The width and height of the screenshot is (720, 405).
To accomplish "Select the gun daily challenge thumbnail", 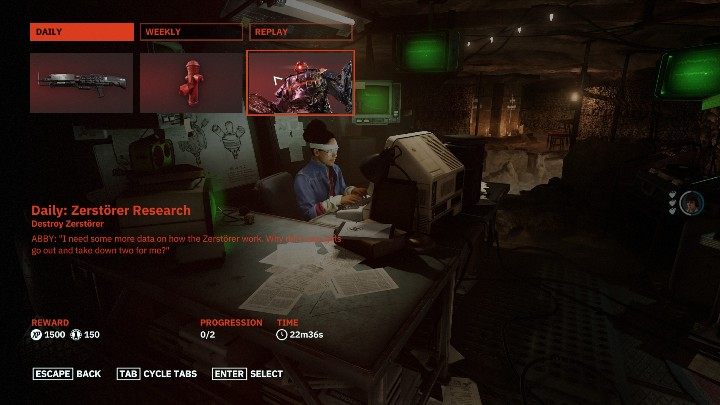I will point(82,82).
